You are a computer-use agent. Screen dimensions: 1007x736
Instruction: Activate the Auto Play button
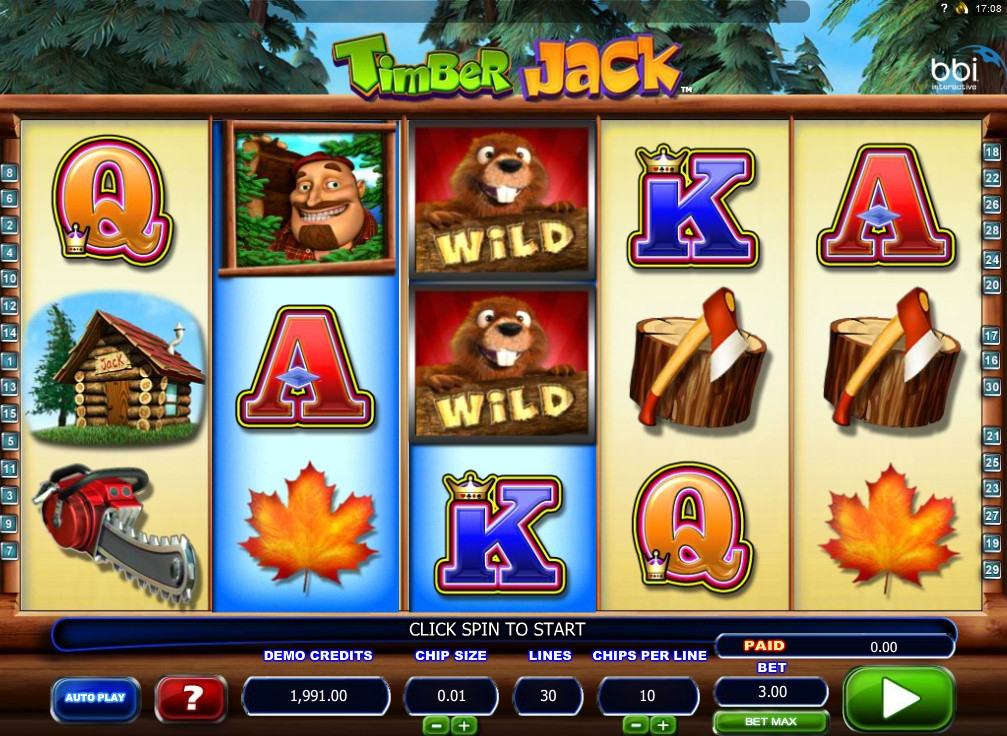pos(95,697)
